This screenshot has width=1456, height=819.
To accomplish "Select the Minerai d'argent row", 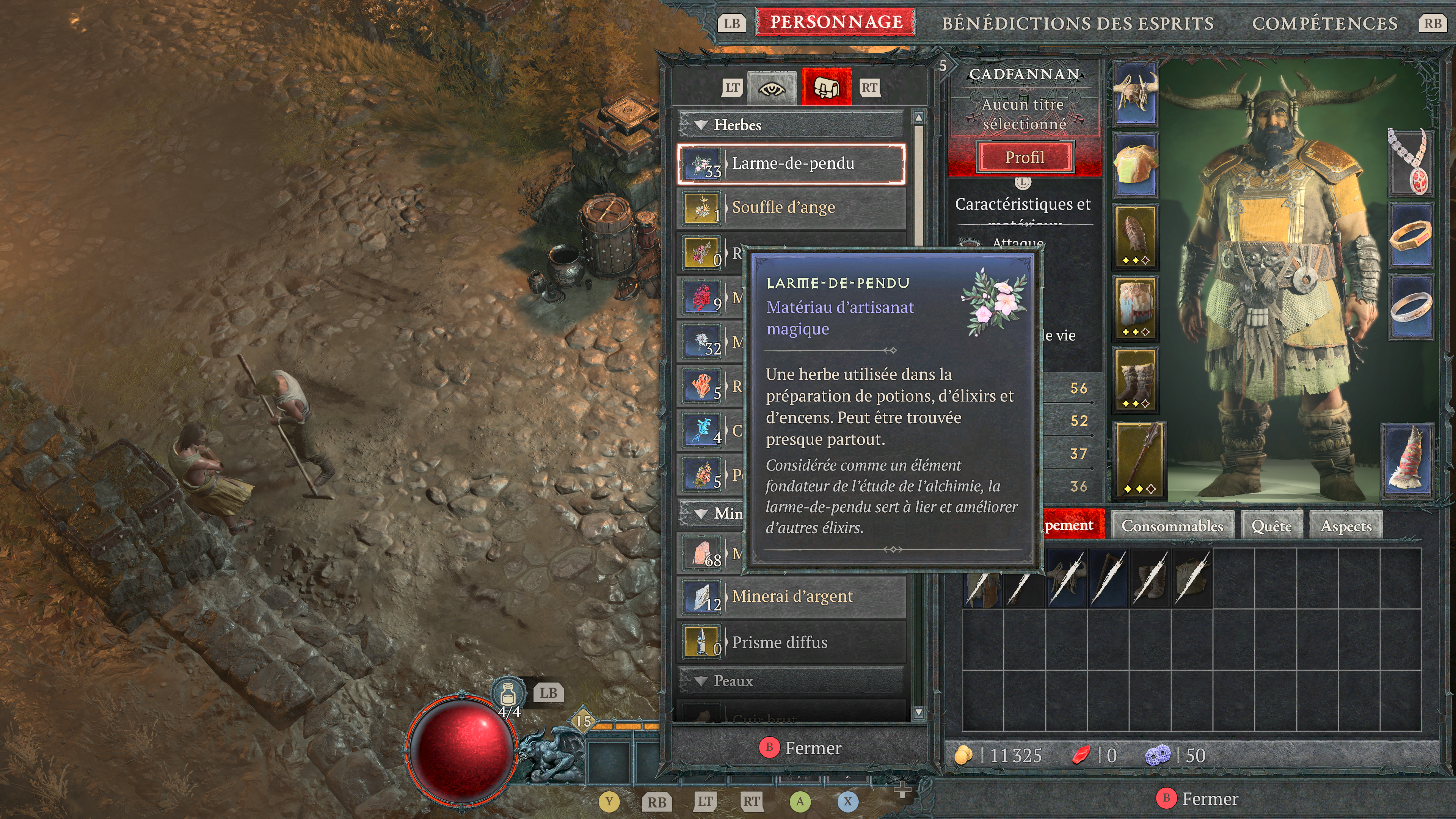I will coord(791,597).
